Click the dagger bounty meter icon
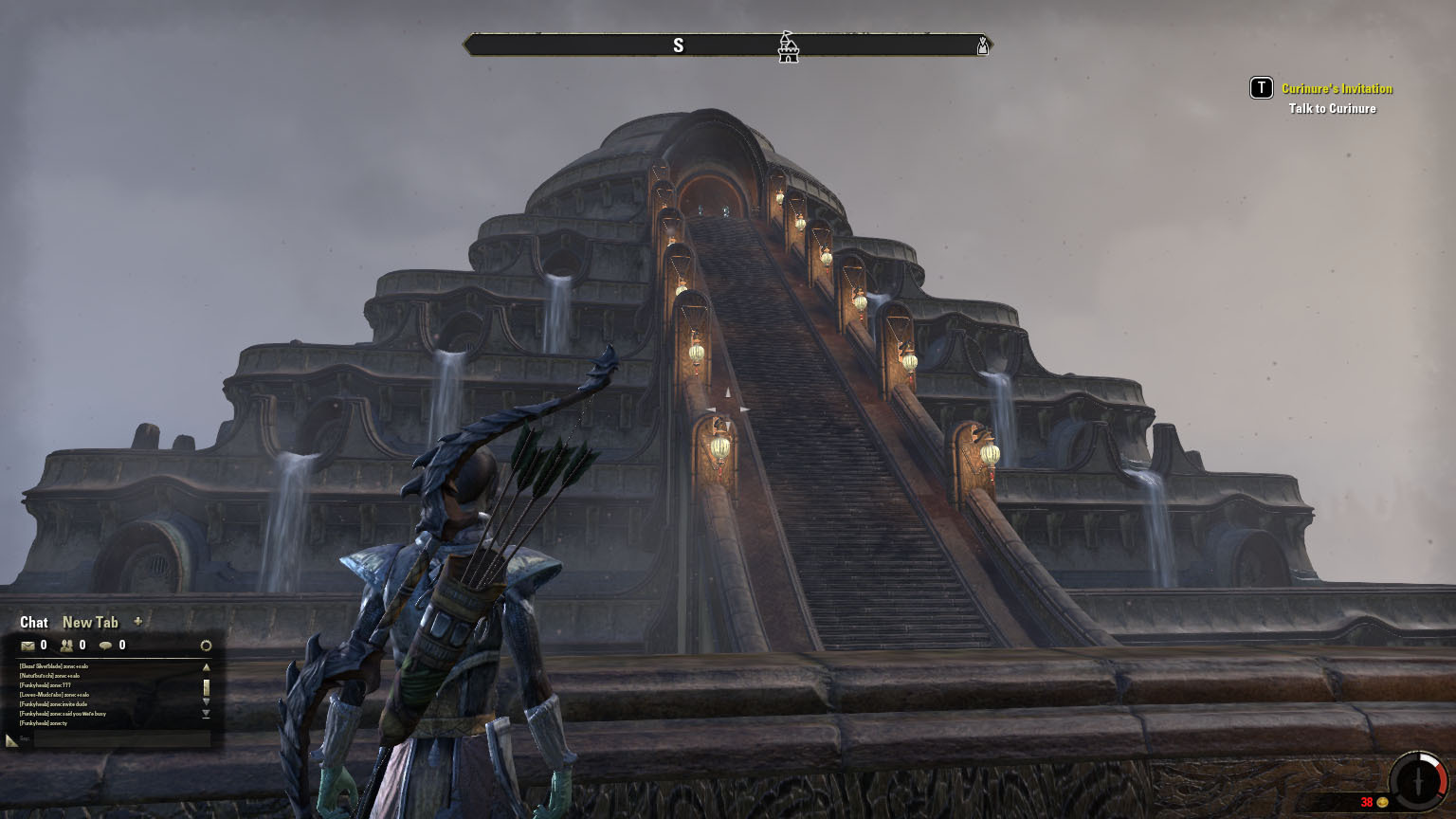This screenshot has width=1456, height=819. (1418, 781)
